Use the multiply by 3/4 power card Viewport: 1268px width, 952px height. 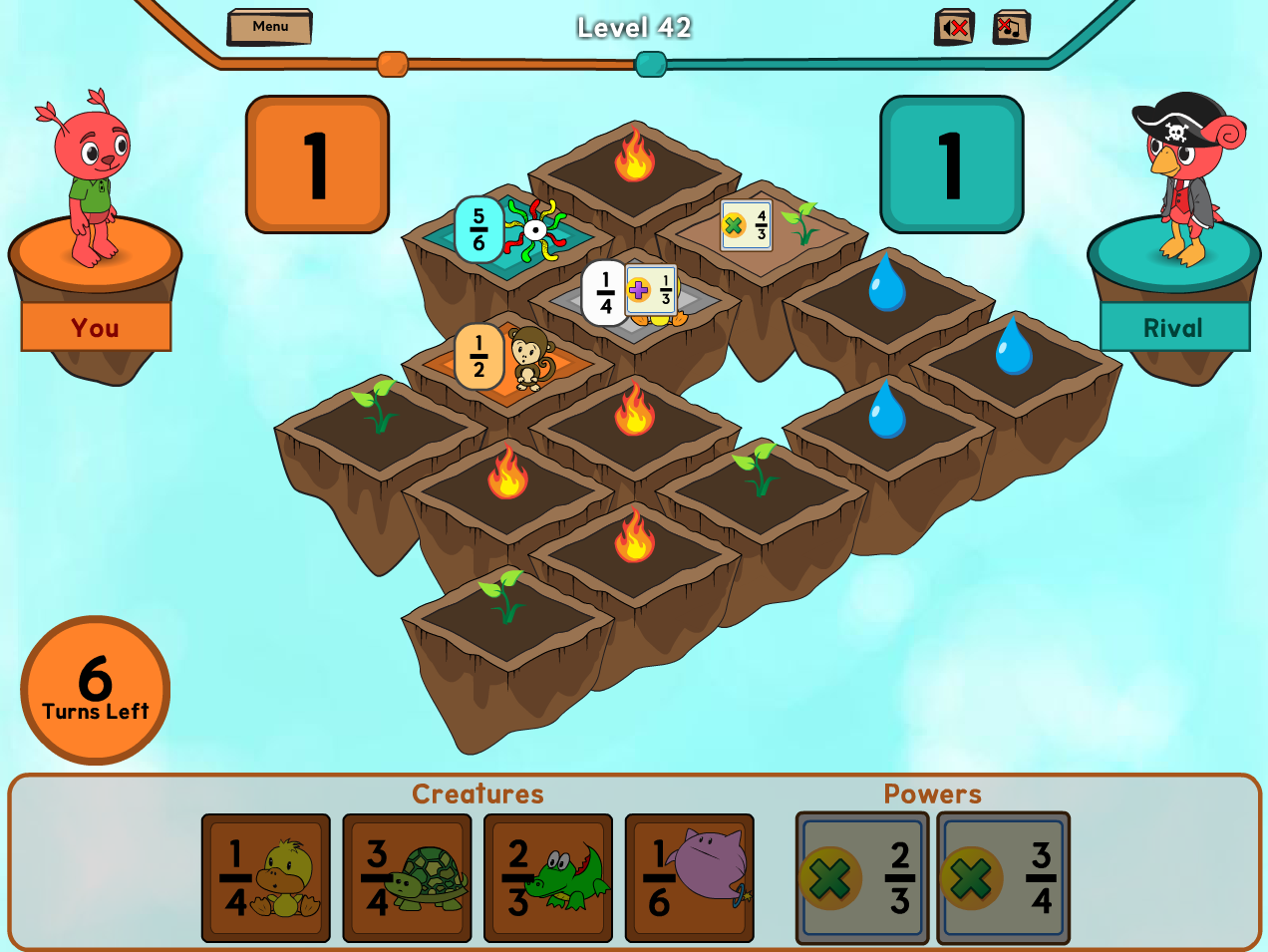click(x=1003, y=878)
